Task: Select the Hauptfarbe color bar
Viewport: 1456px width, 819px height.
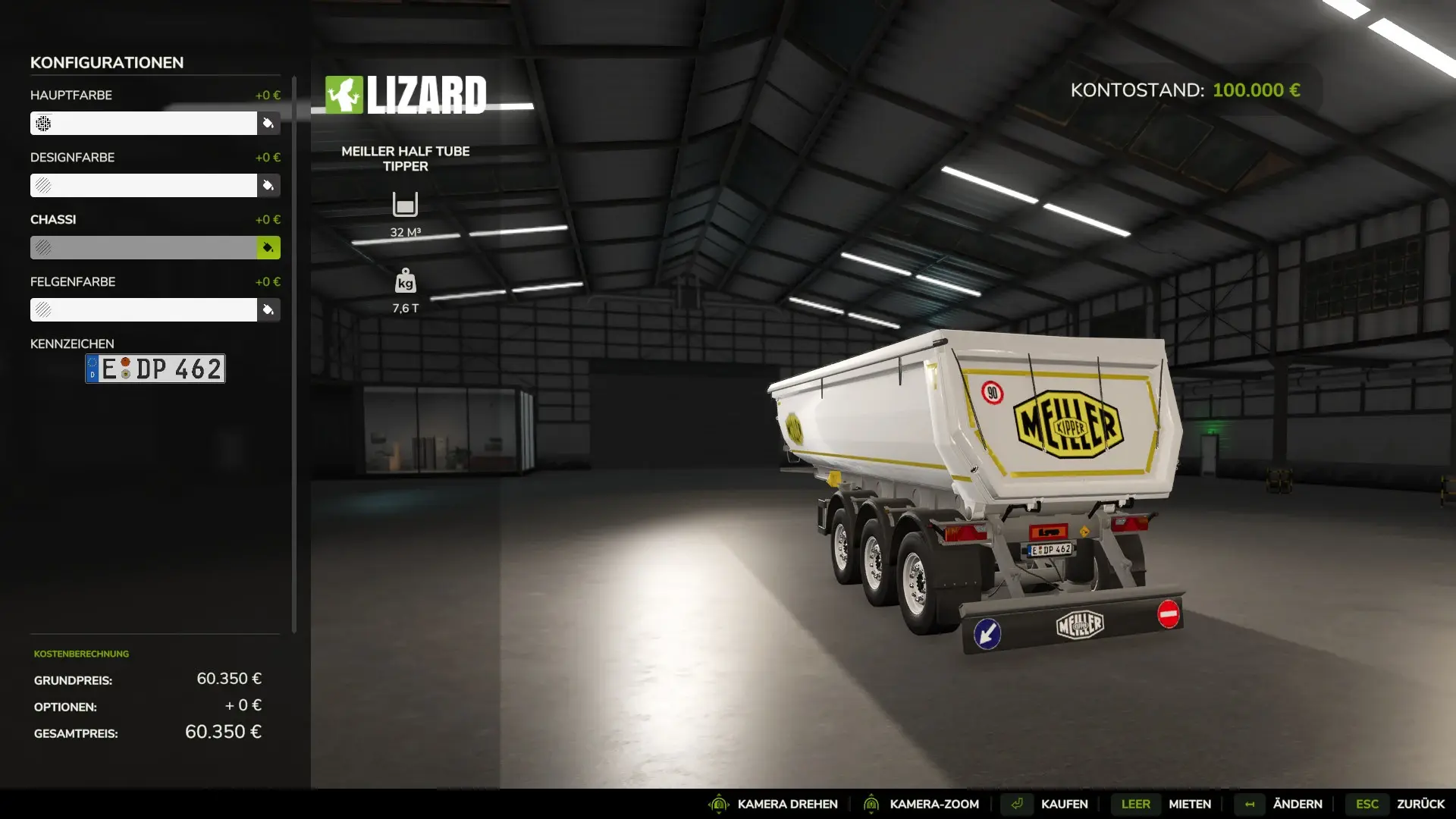Action: (x=143, y=123)
